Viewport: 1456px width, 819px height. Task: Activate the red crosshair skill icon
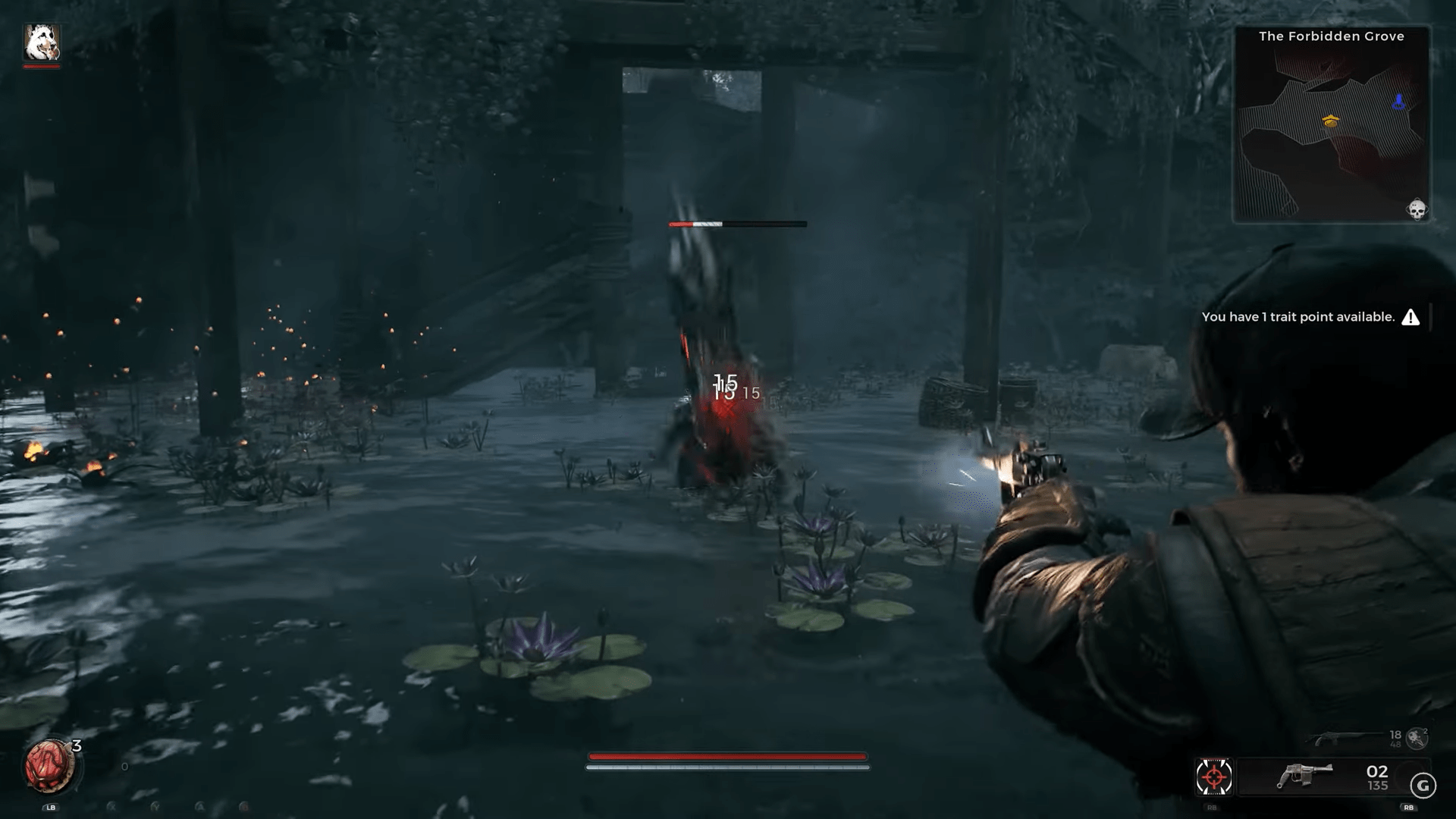[x=1213, y=777]
